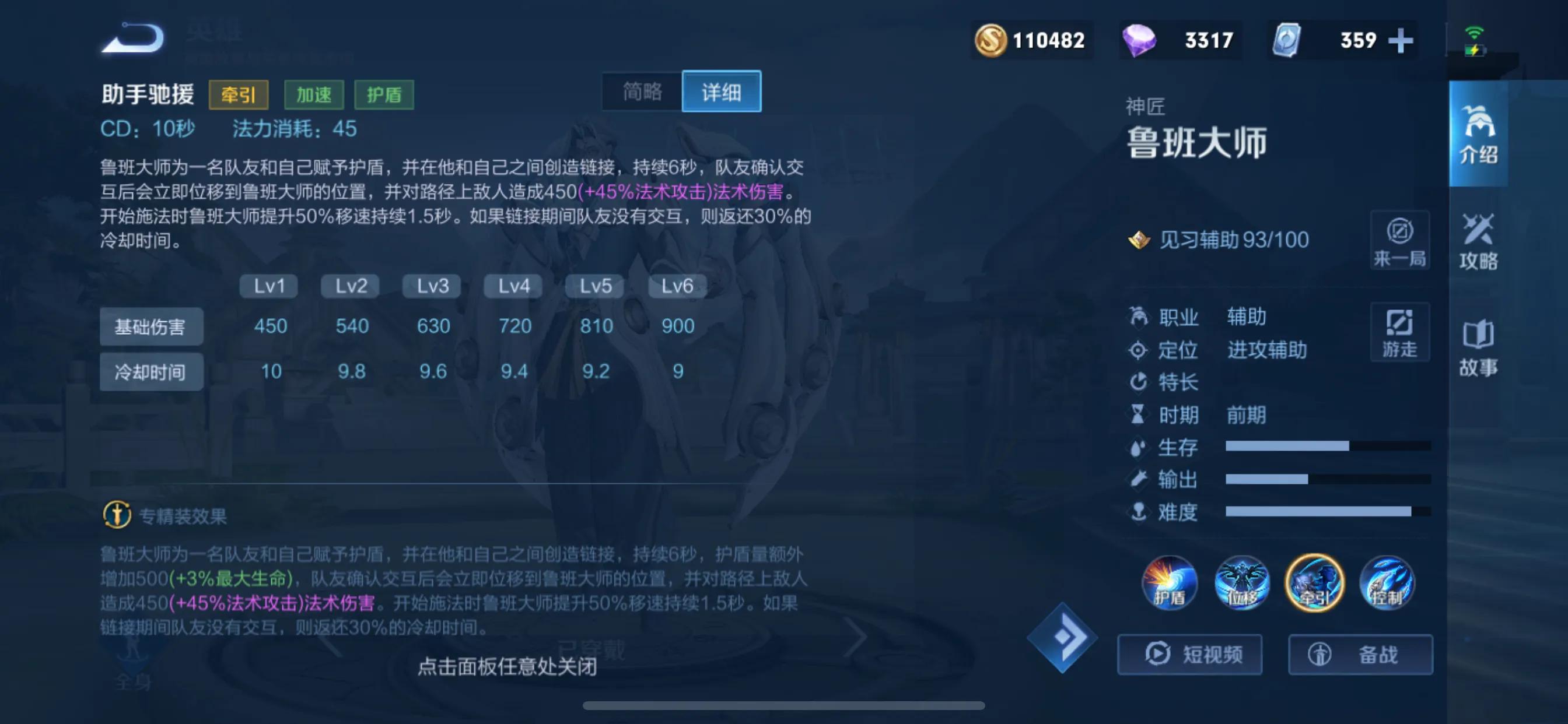Select the Lv3 skill level

coord(431,286)
